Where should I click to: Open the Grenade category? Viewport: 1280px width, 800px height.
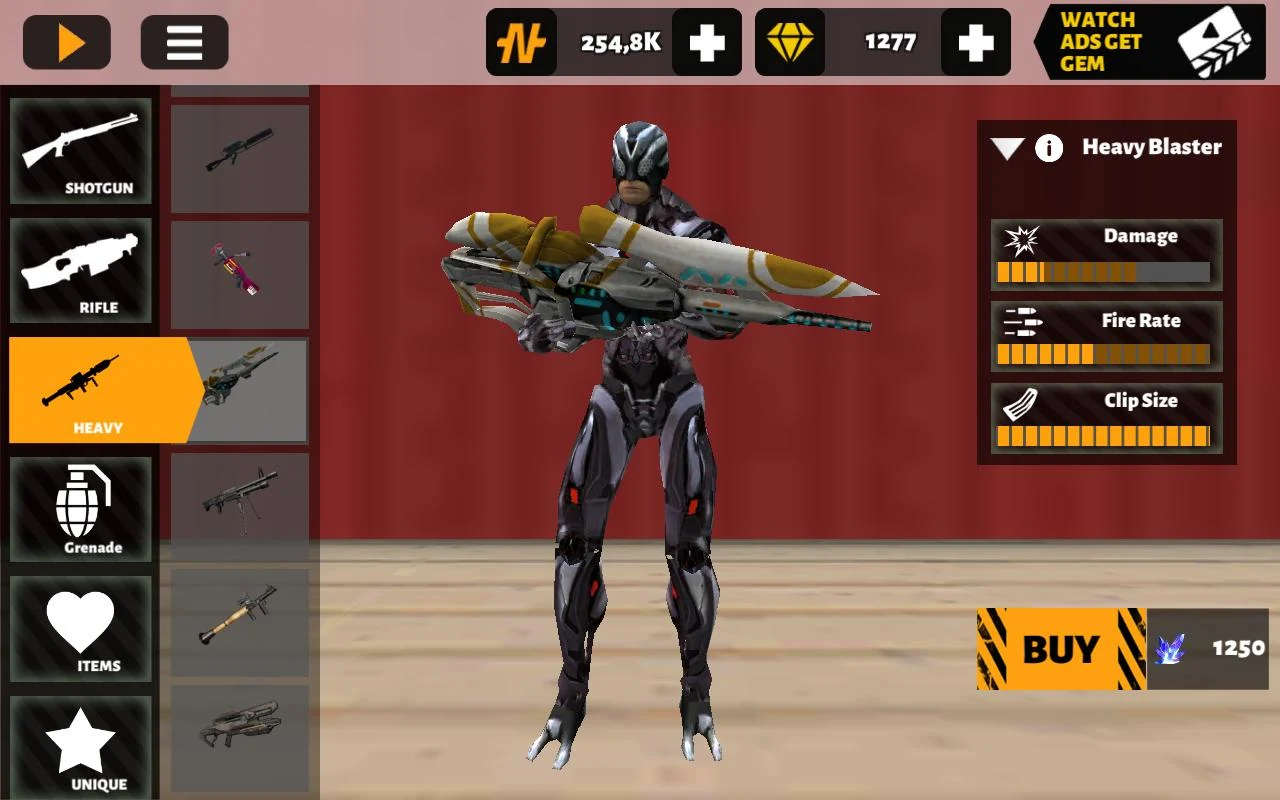click(81, 508)
